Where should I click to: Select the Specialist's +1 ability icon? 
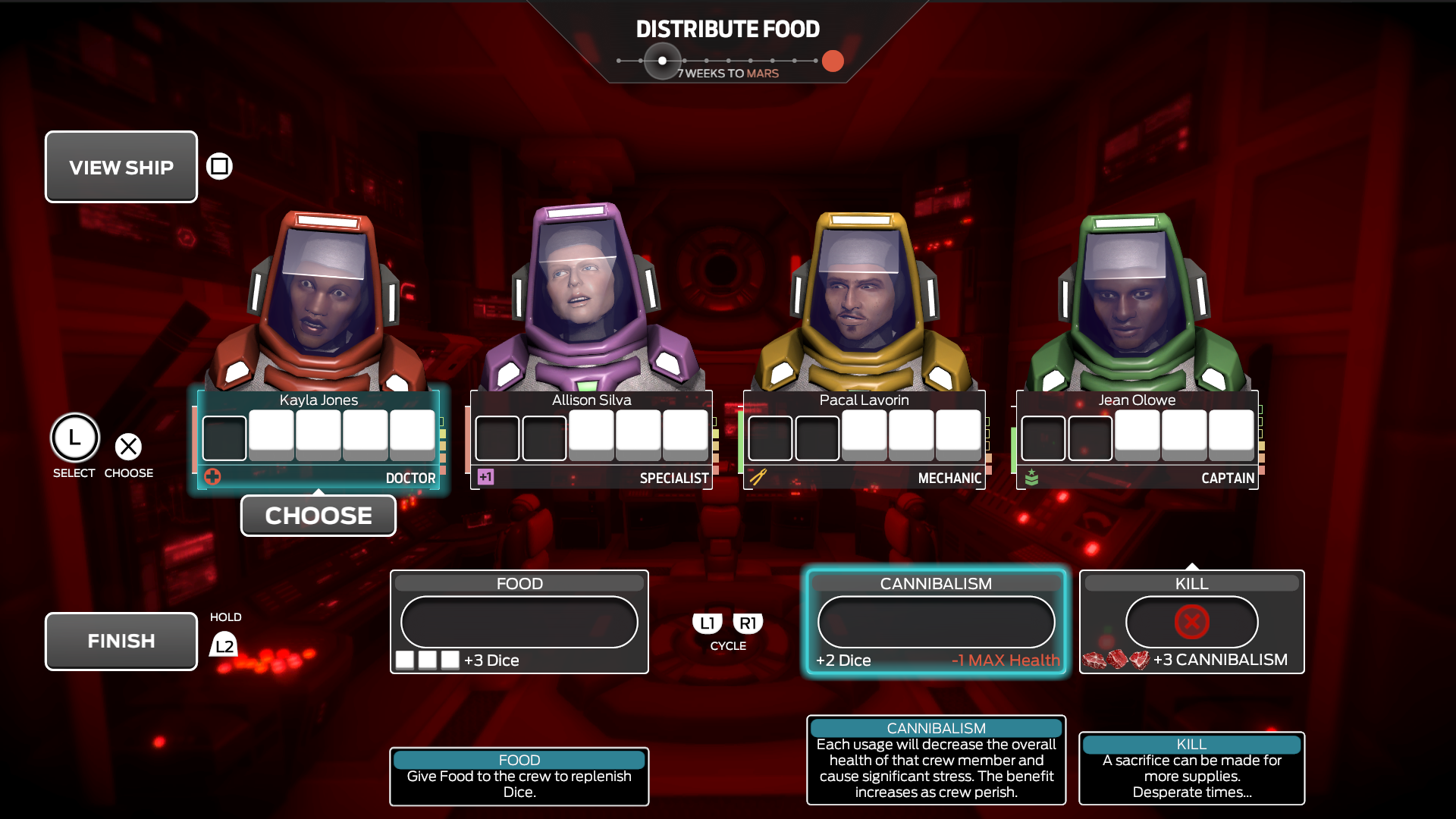487,477
